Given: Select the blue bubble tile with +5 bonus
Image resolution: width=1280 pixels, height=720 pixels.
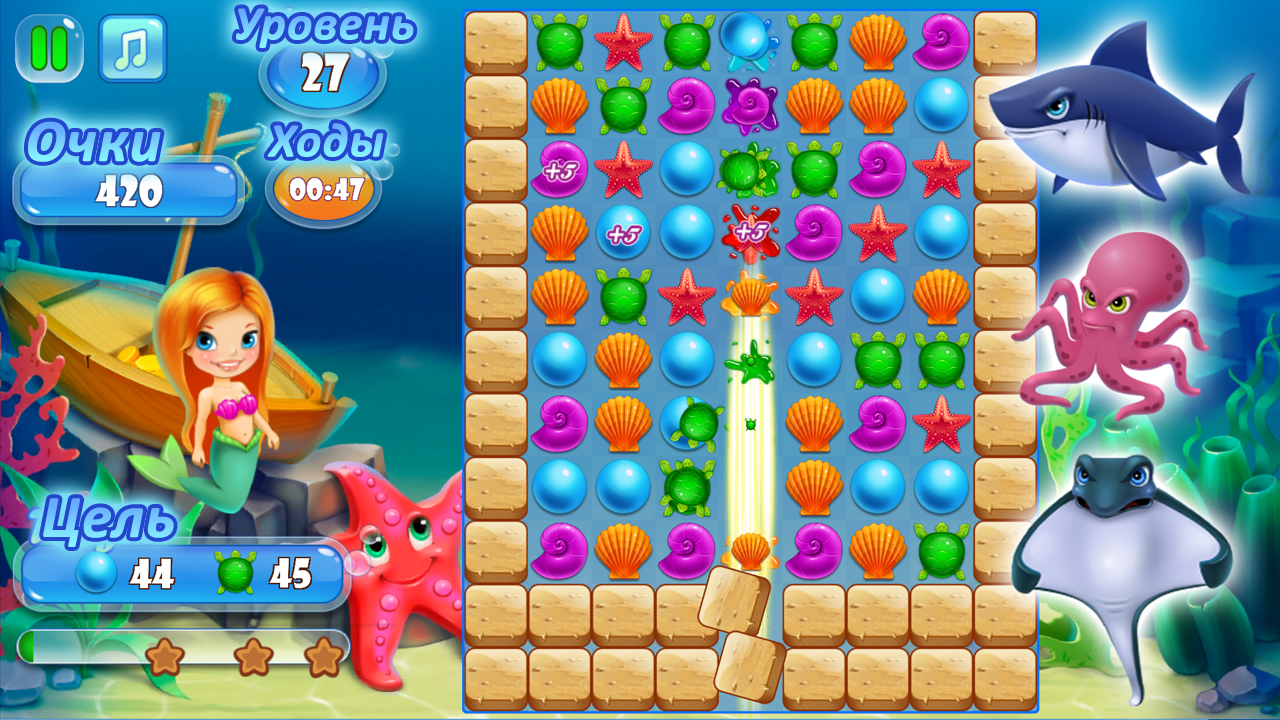Looking at the screenshot, I should click(x=621, y=232).
